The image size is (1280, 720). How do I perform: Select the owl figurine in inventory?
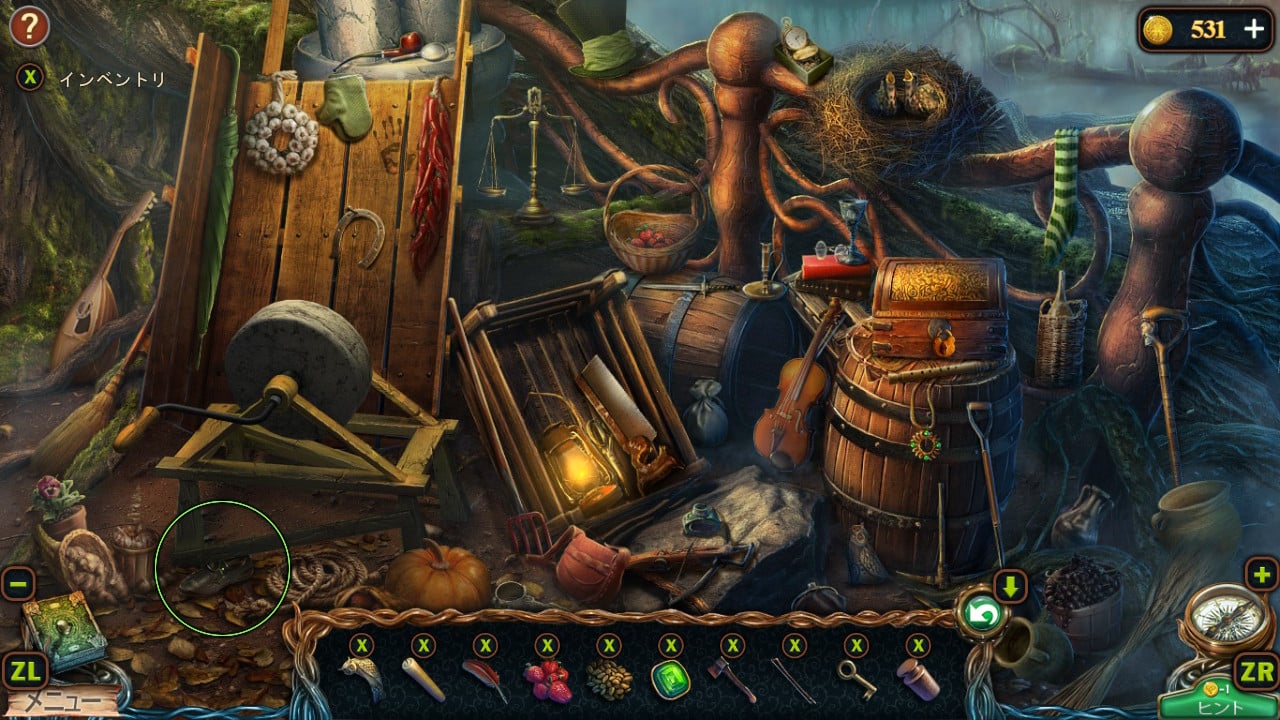361,678
